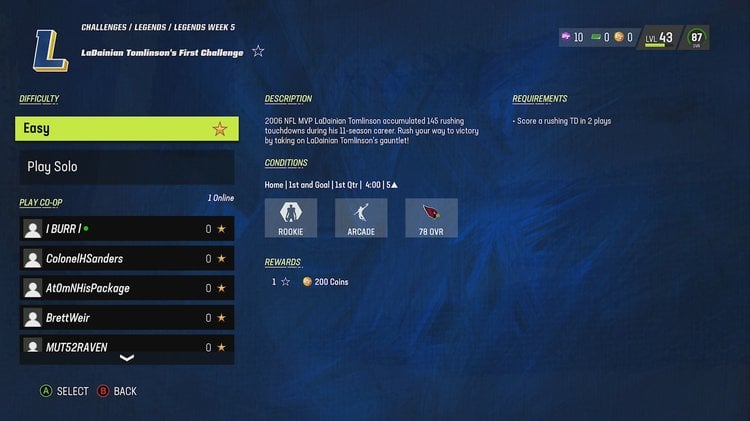Viewport: 750px width, 421px height.
Task: Invite player I BURR I to co-op
Action: 126,229
